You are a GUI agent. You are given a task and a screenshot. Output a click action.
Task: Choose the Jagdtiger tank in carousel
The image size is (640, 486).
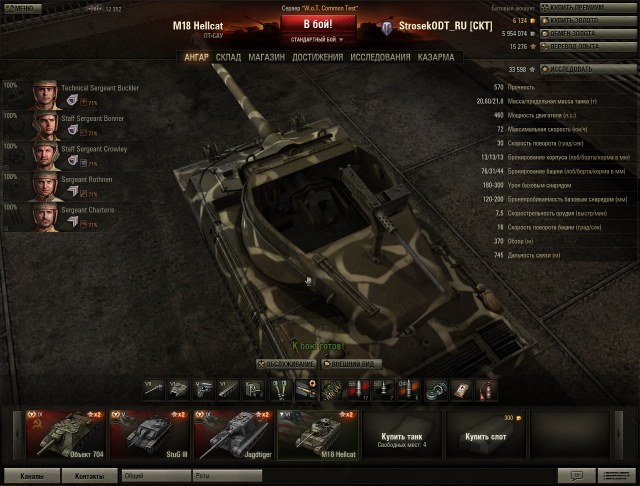click(232, 434)
